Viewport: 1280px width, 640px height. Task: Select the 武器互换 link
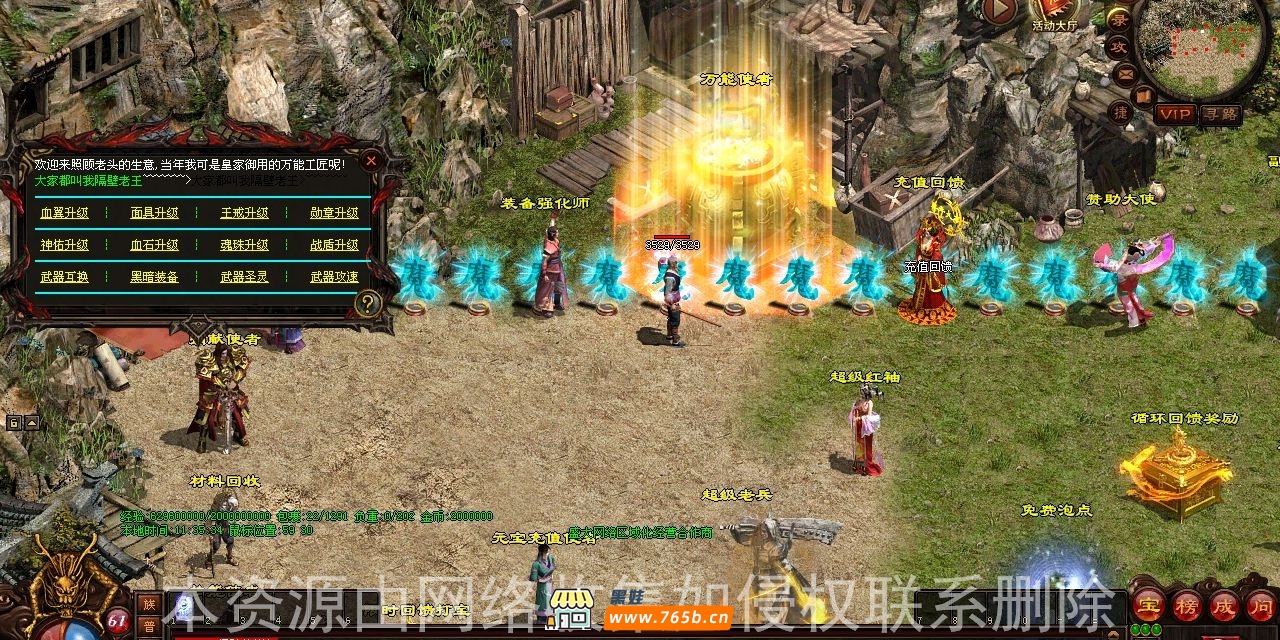point(64,277)
